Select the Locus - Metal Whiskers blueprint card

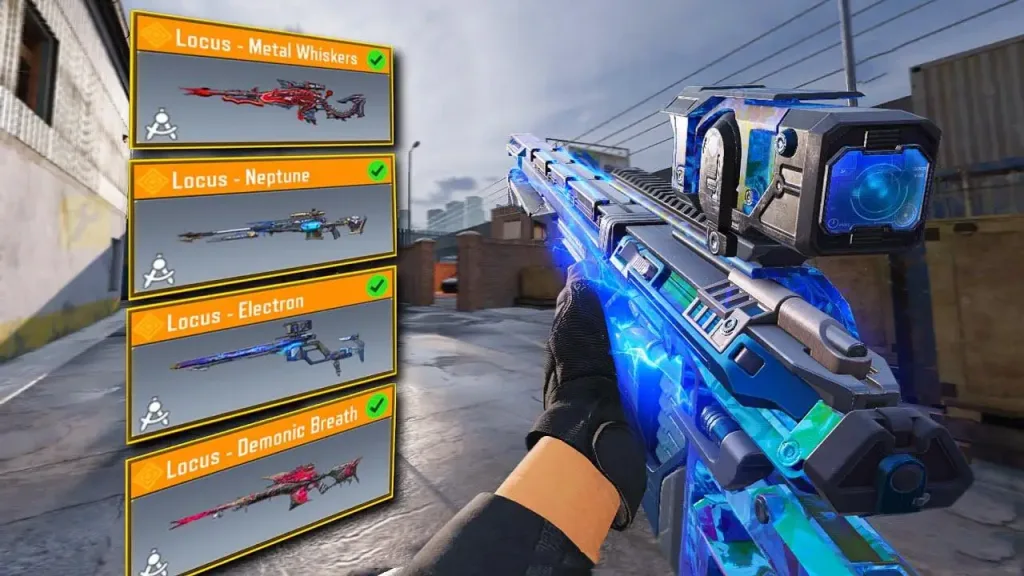click(262, 82)
